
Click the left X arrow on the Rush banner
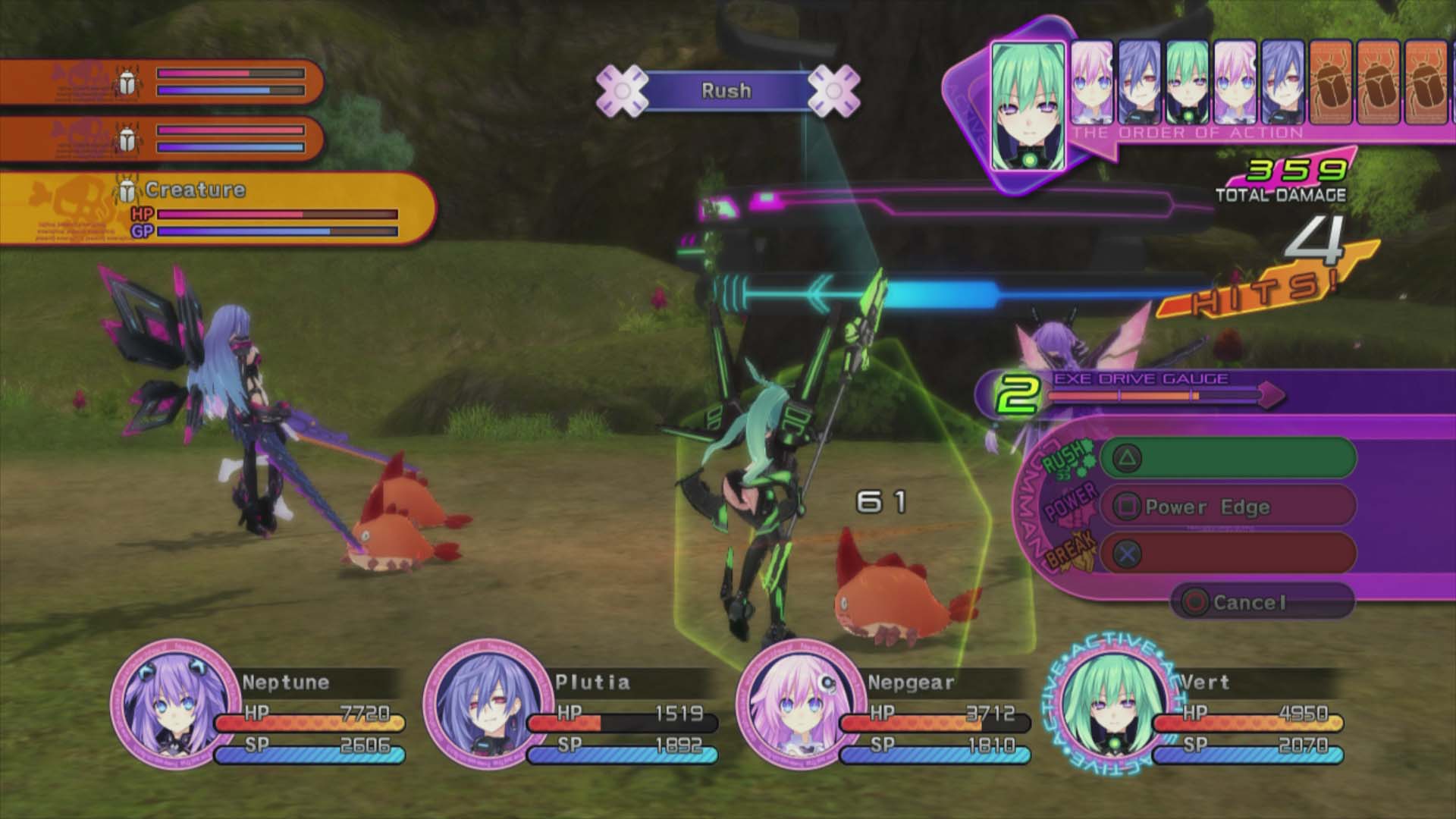623,90
